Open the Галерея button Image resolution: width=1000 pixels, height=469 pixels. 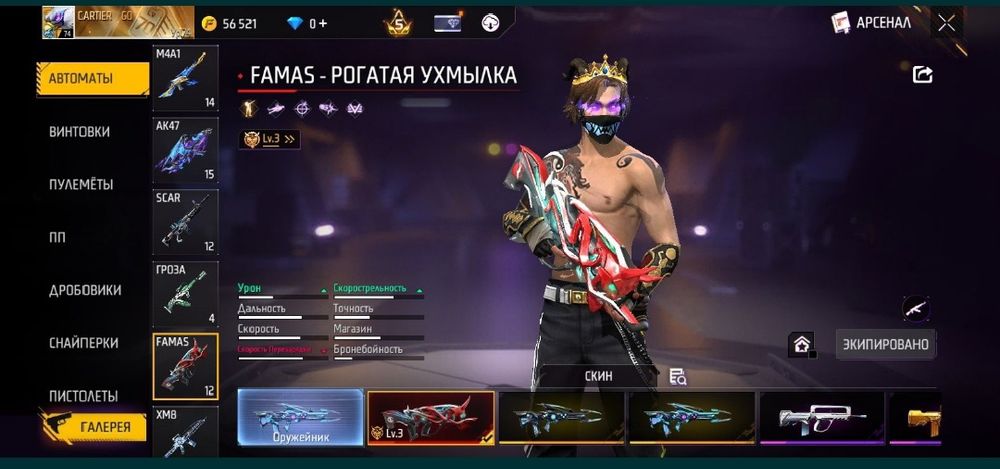(98, 427)
